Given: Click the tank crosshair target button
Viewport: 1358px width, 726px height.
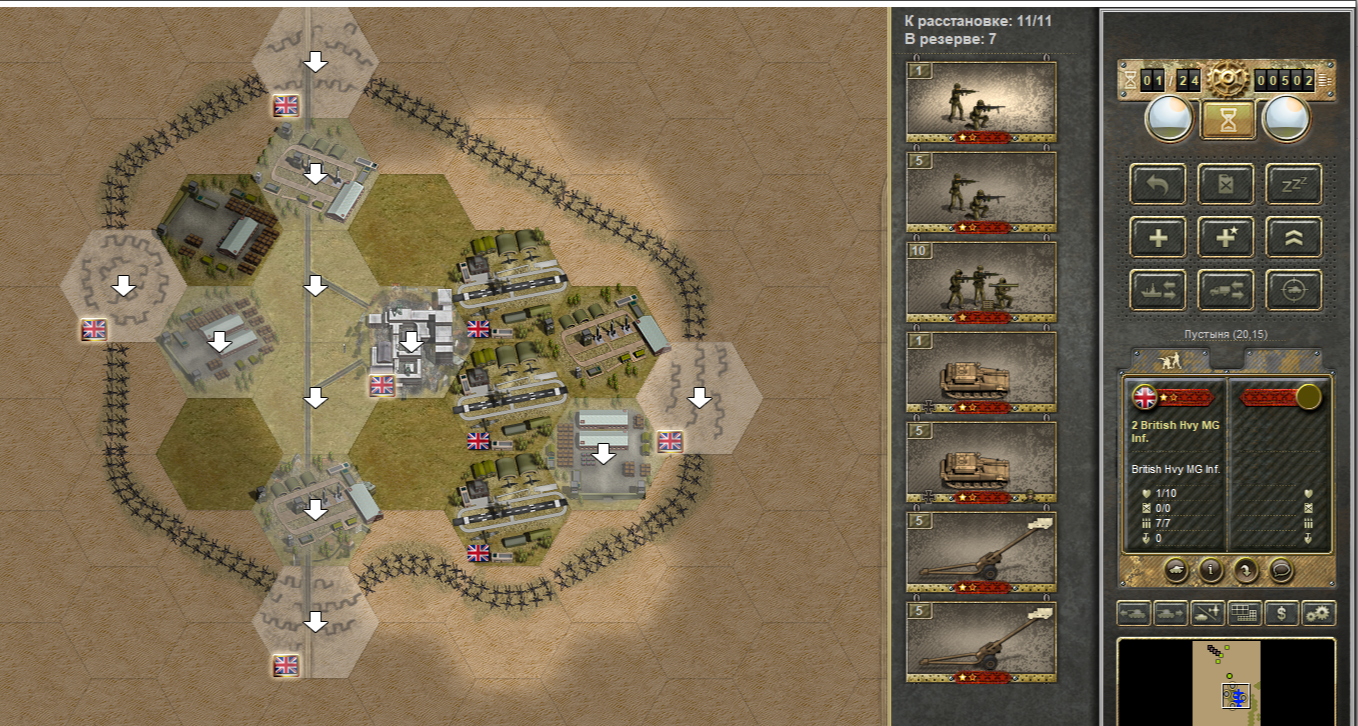Looking at the screenshot, I should click(1293, 290).
